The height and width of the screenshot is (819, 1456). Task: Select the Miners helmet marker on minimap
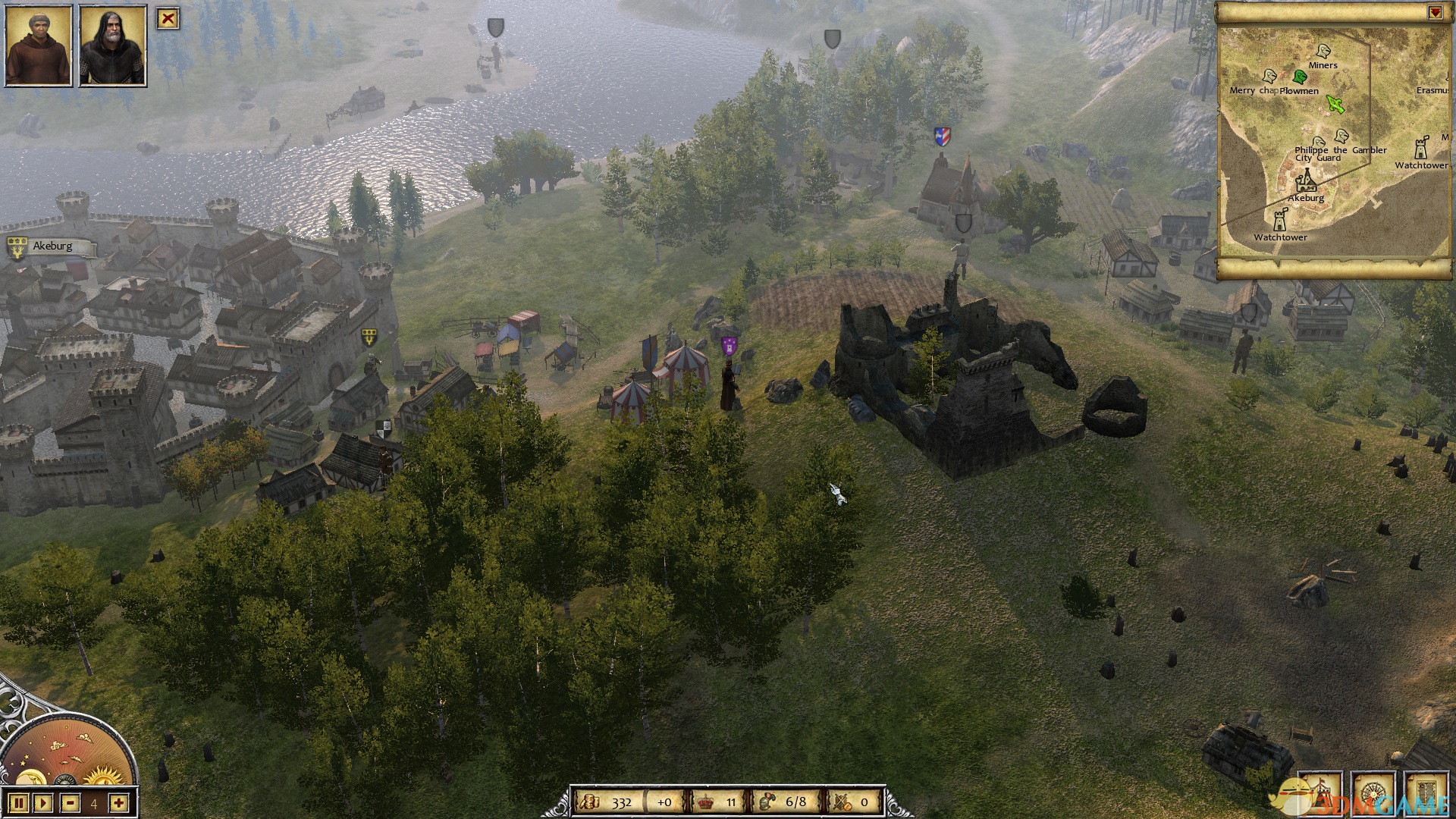pos(1323,52)
